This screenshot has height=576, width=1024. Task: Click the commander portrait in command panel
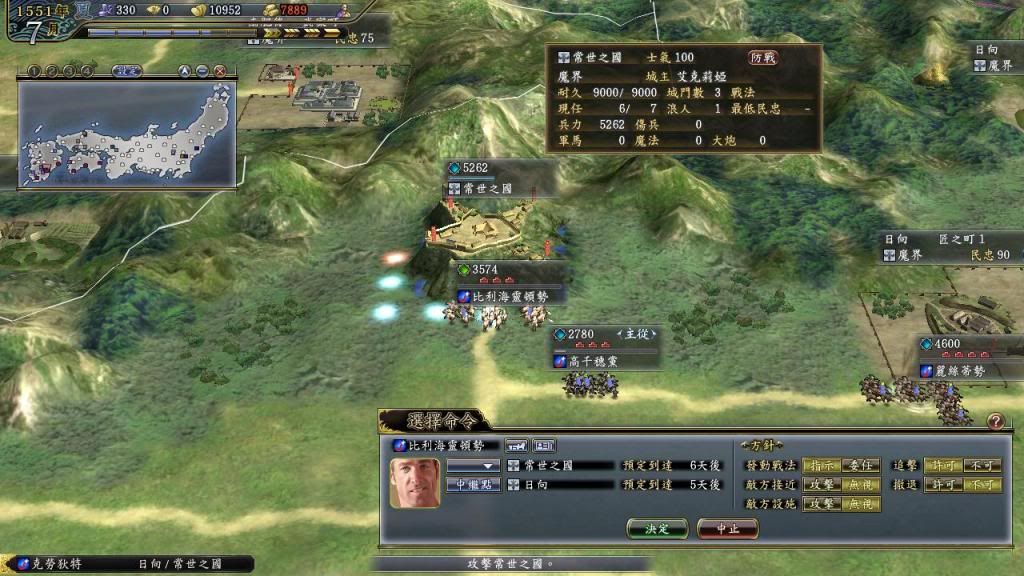pos(414,483)
